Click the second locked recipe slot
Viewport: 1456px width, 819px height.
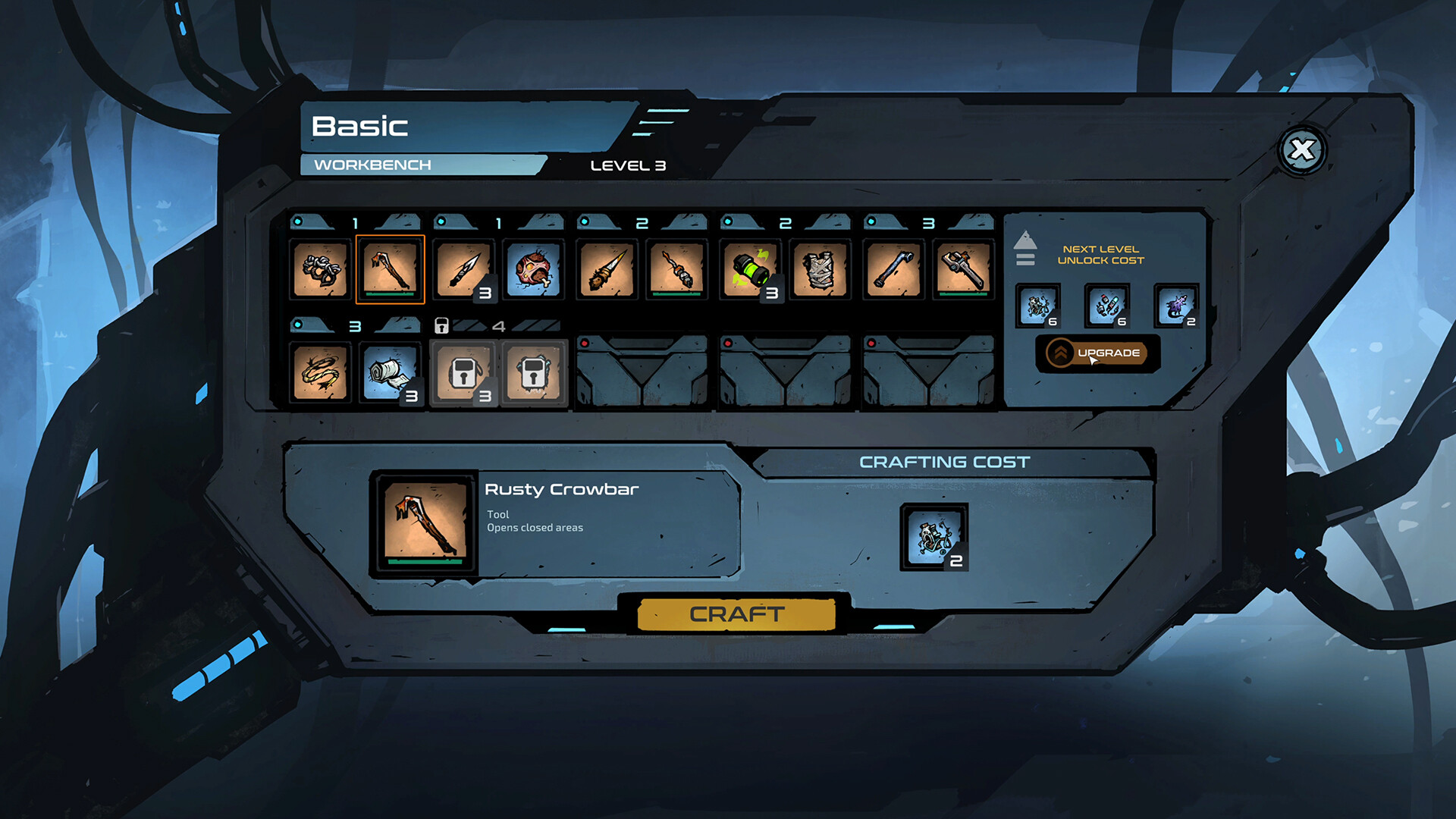(534, 372)
